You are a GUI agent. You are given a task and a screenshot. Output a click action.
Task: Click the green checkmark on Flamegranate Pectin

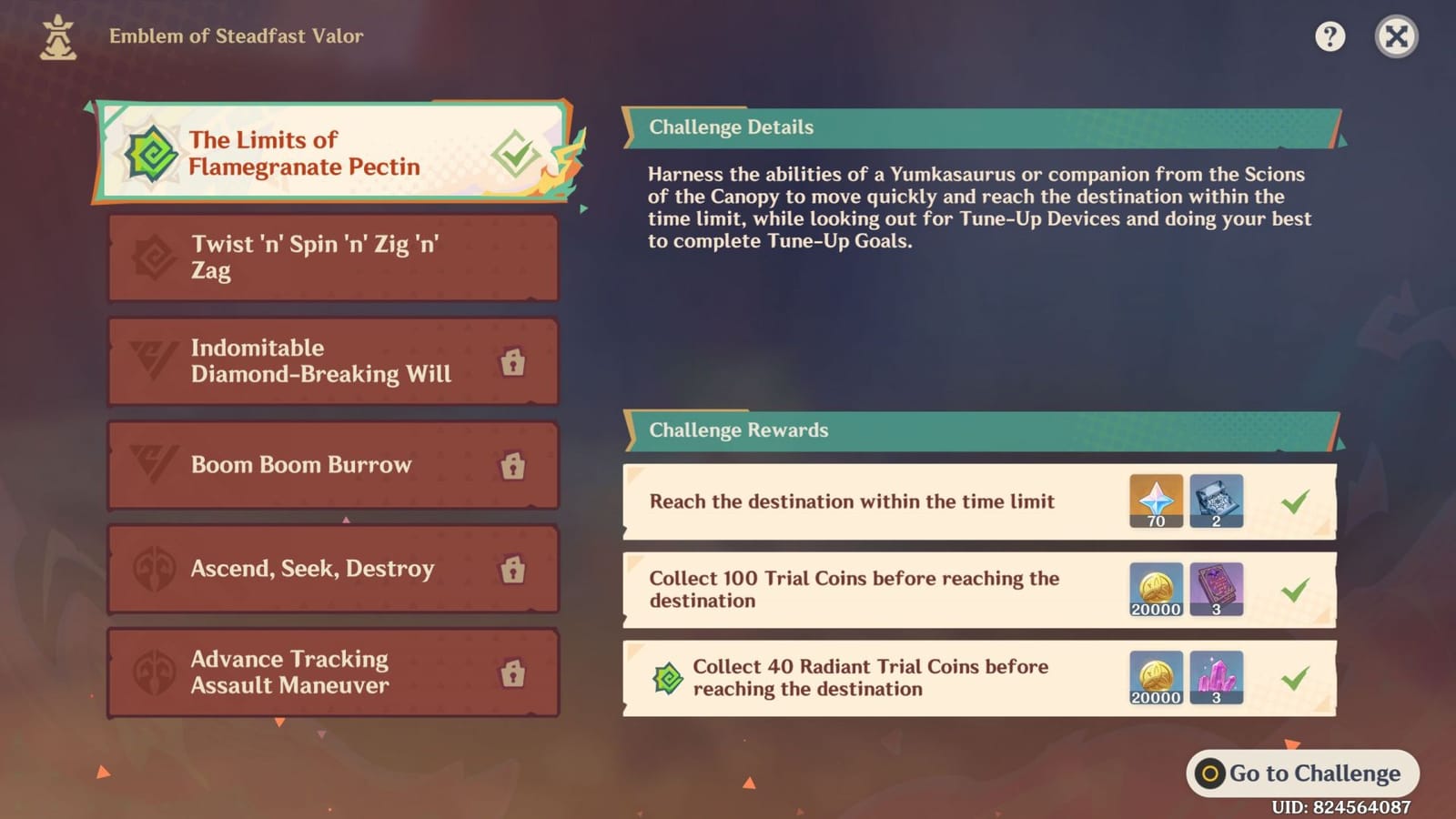pyautogui.click(x=512, y=155)
